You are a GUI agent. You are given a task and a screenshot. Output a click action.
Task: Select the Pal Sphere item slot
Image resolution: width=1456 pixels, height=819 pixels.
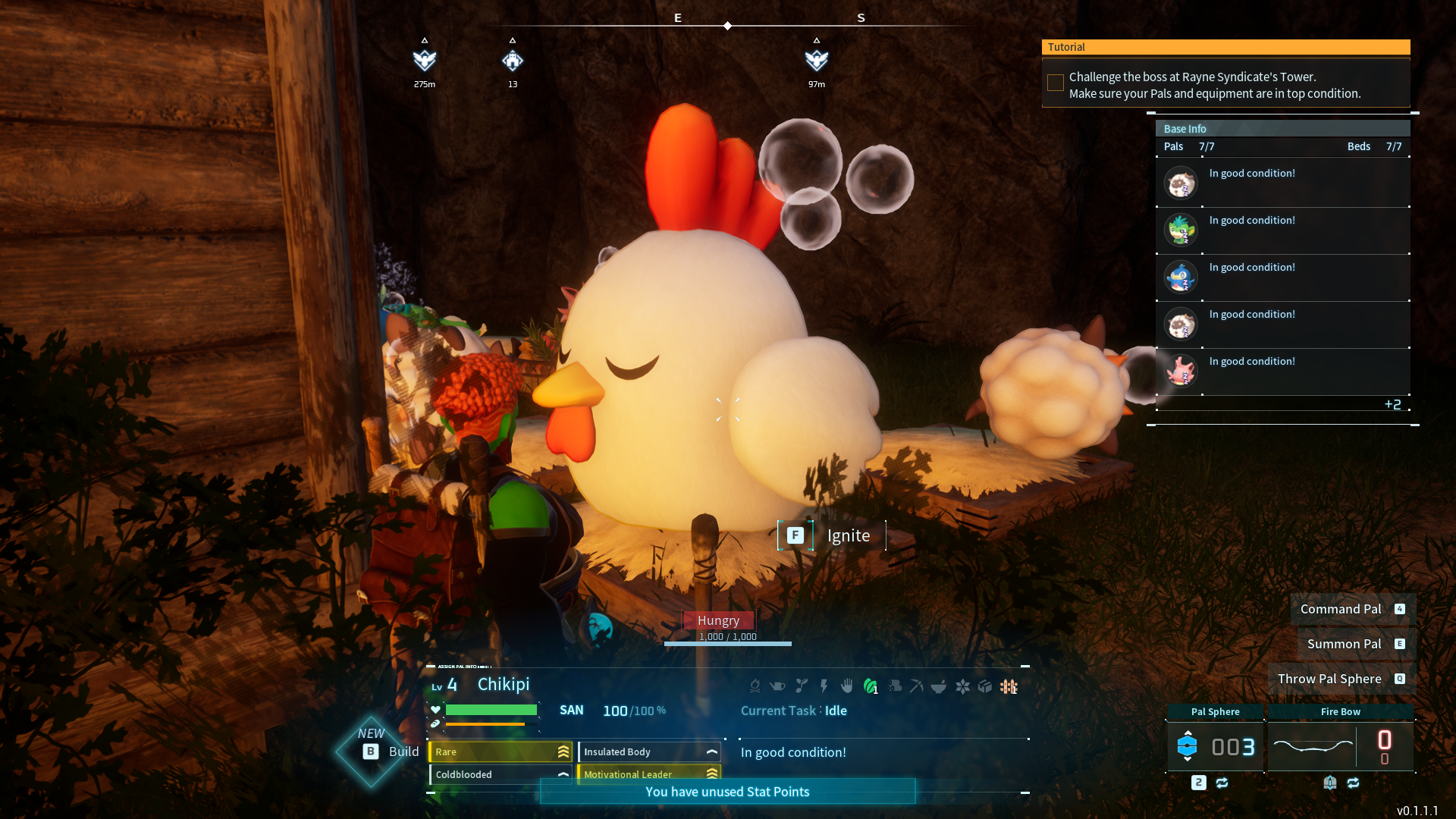click(1215, 746)
